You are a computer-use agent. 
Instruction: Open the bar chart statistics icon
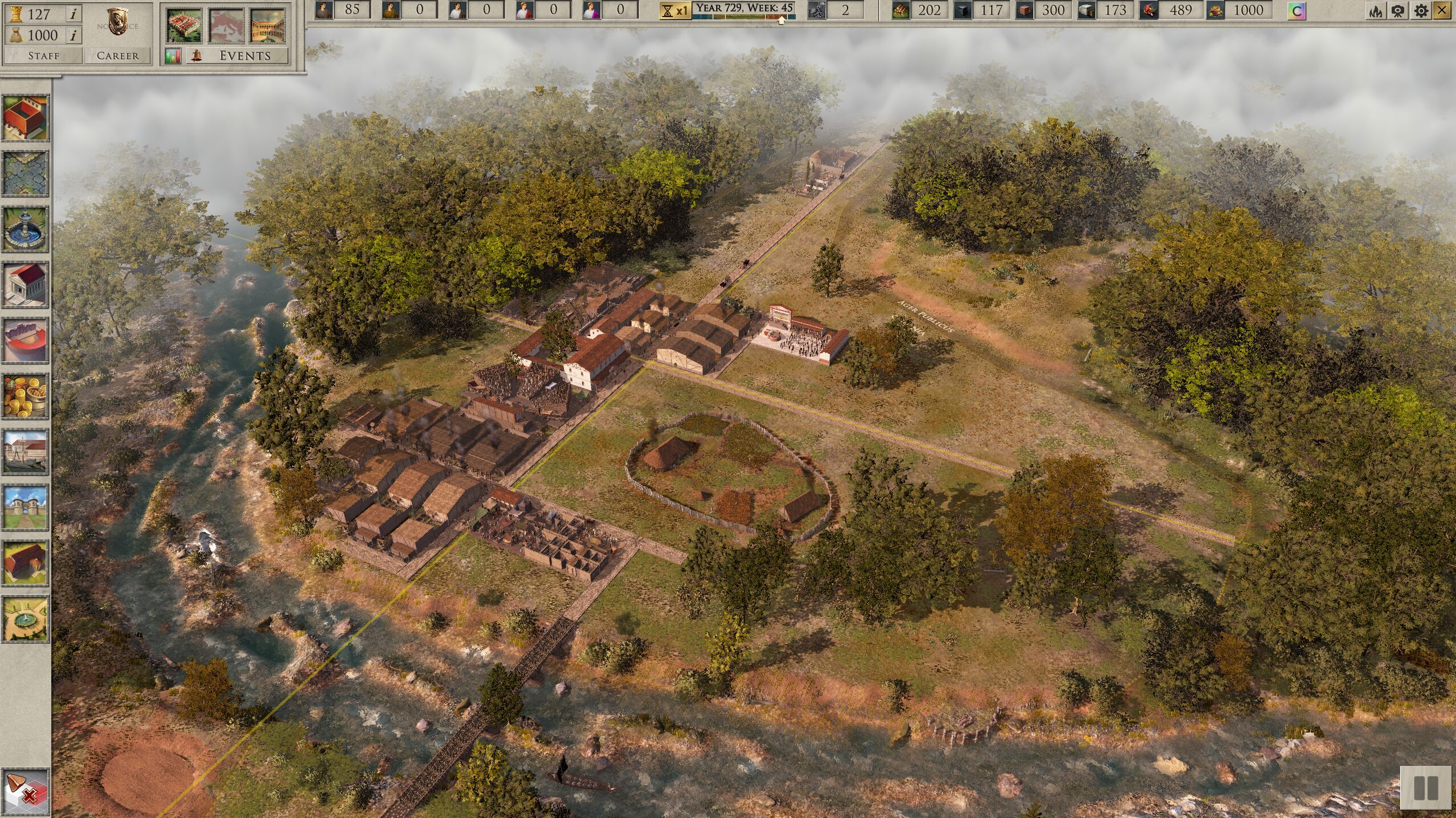tap(173, 56)
